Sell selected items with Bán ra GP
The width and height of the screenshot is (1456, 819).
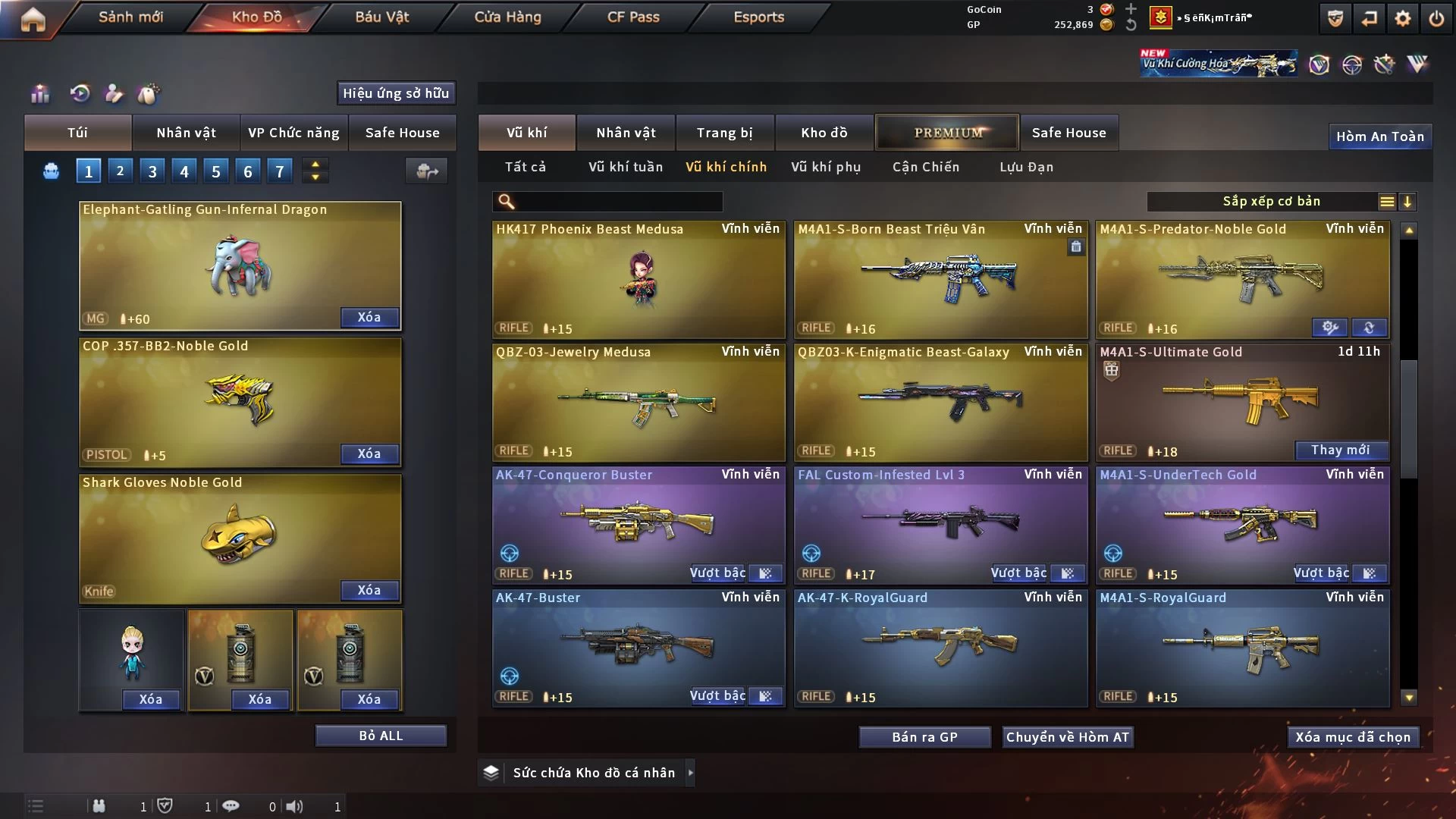(x=924, y=737)
